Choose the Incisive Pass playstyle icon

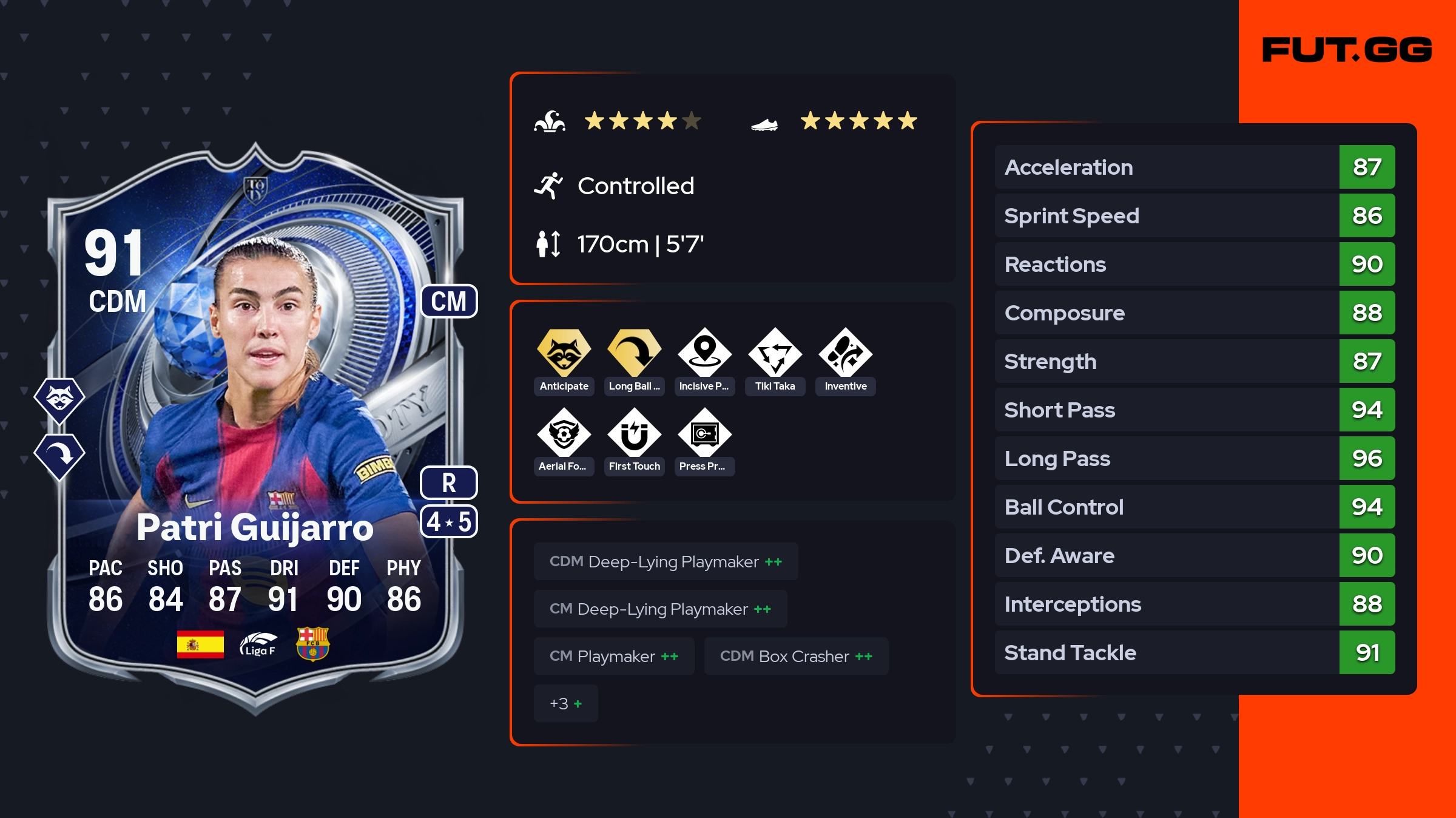pos(704,354)
